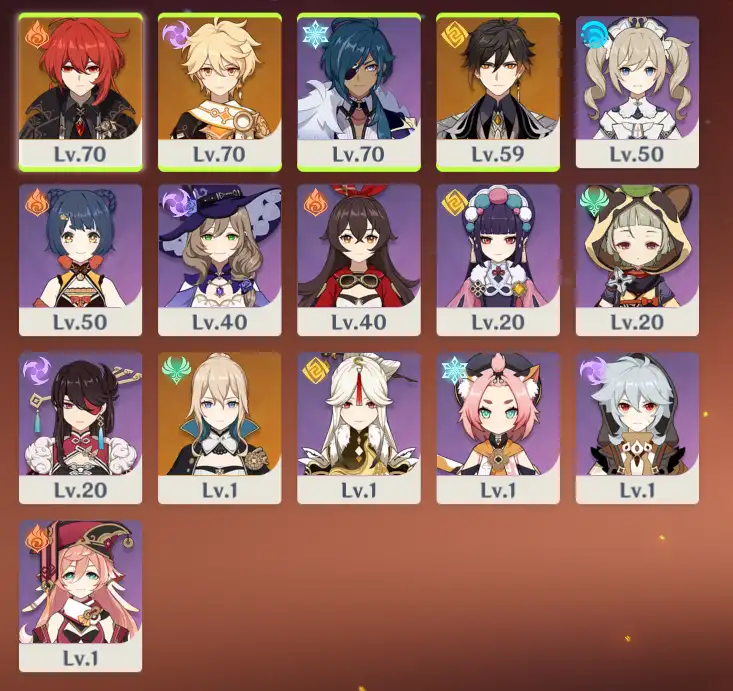The height and width of the screenshot is (691, 733).
Task: Pick Lisa with the purple witch hat
Action: tap(220, 258)
